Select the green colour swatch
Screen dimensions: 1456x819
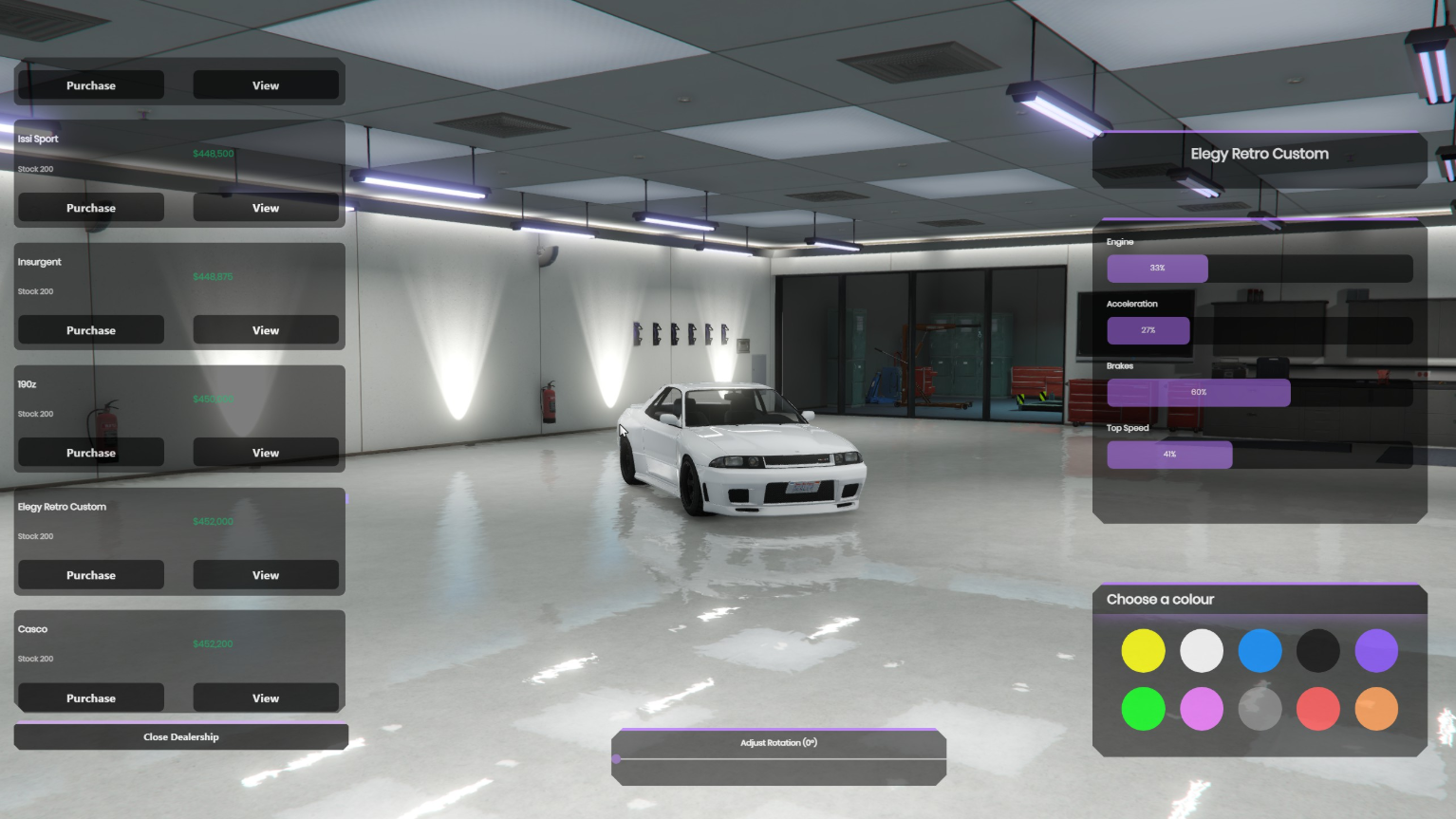[x=1143, y=709]
